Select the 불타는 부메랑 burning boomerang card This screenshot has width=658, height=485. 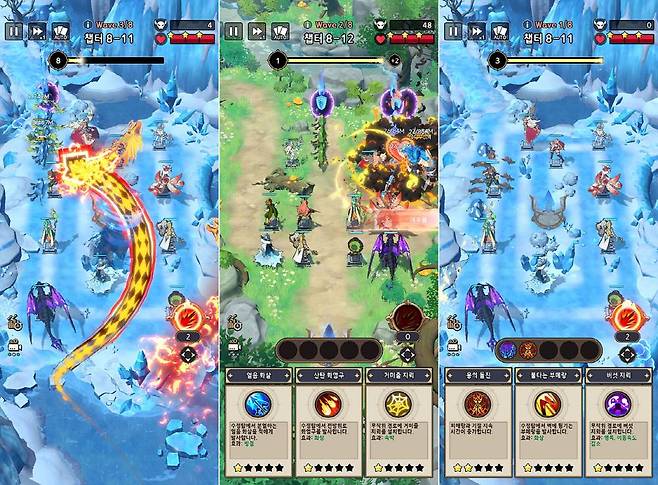[547, 420]
